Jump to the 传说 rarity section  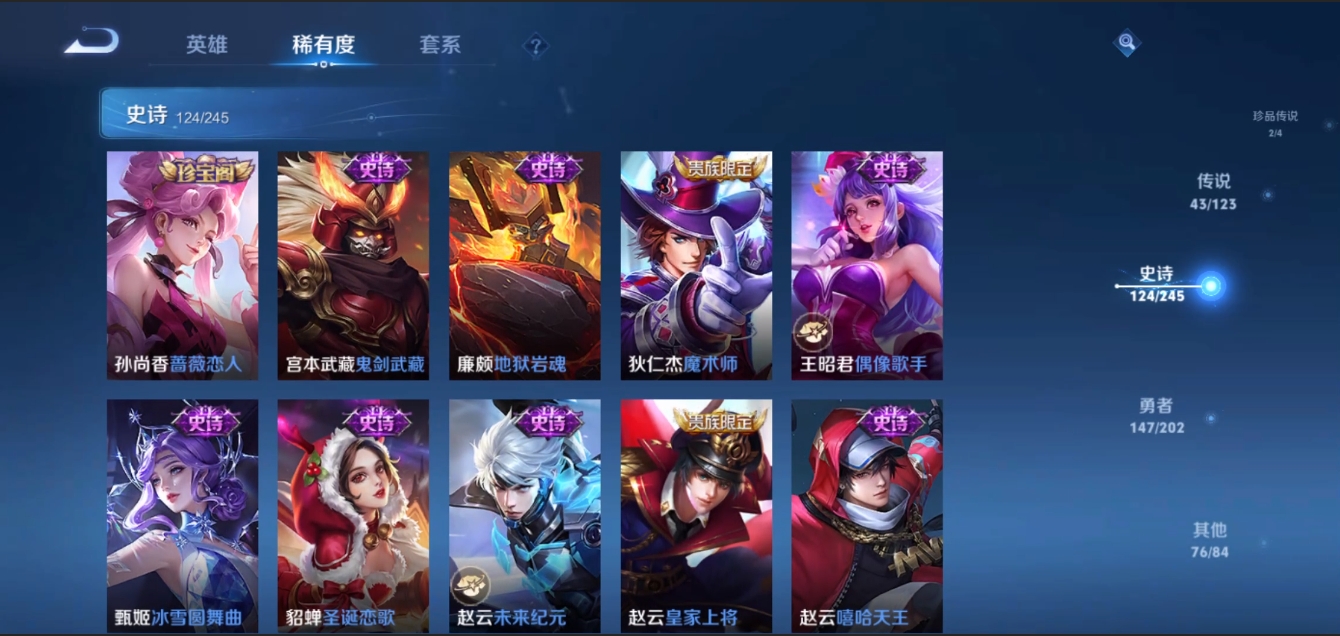click(x=1213, y=191)
